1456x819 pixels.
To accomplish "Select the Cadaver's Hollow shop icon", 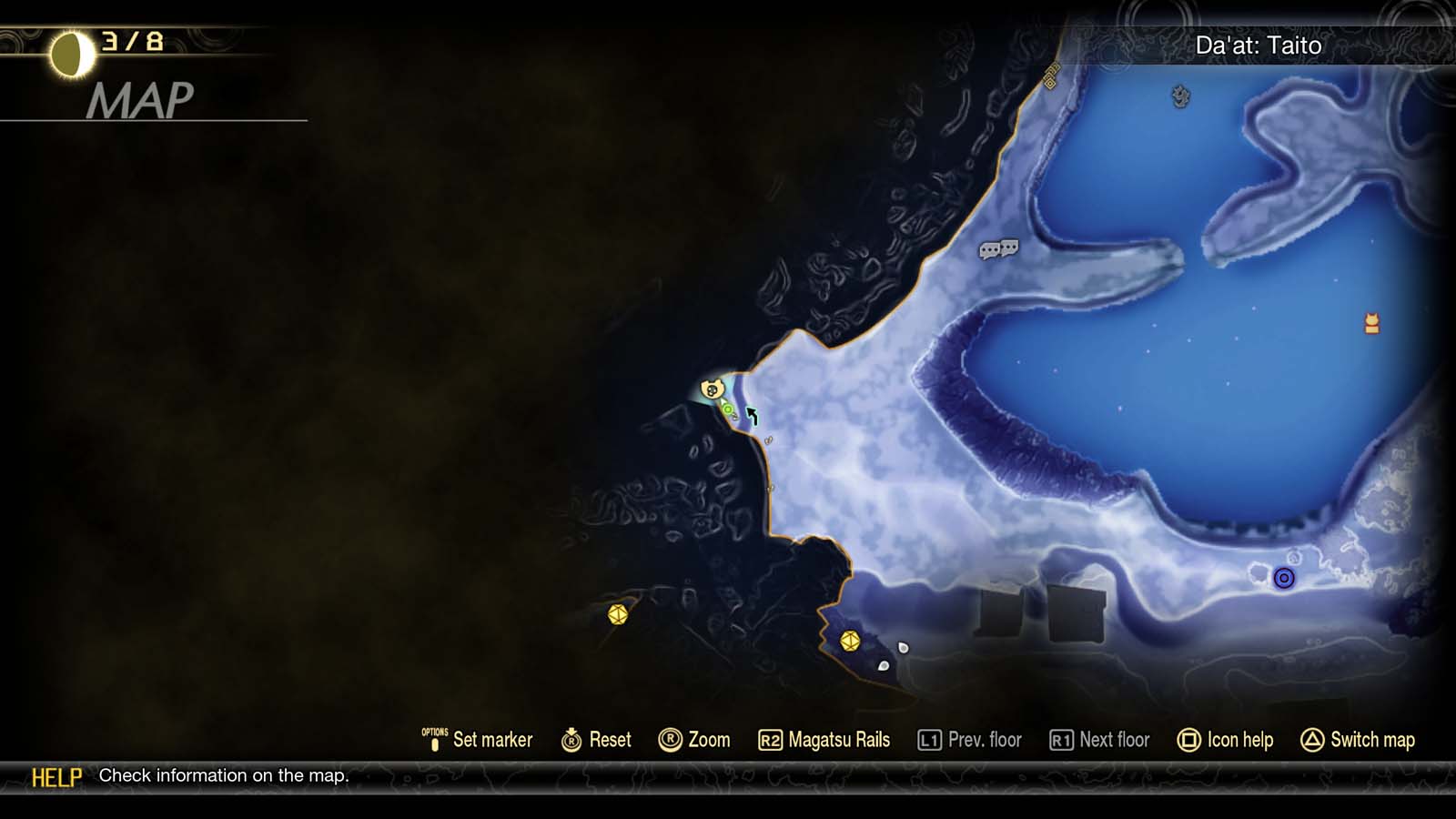I will pos(714,389).
